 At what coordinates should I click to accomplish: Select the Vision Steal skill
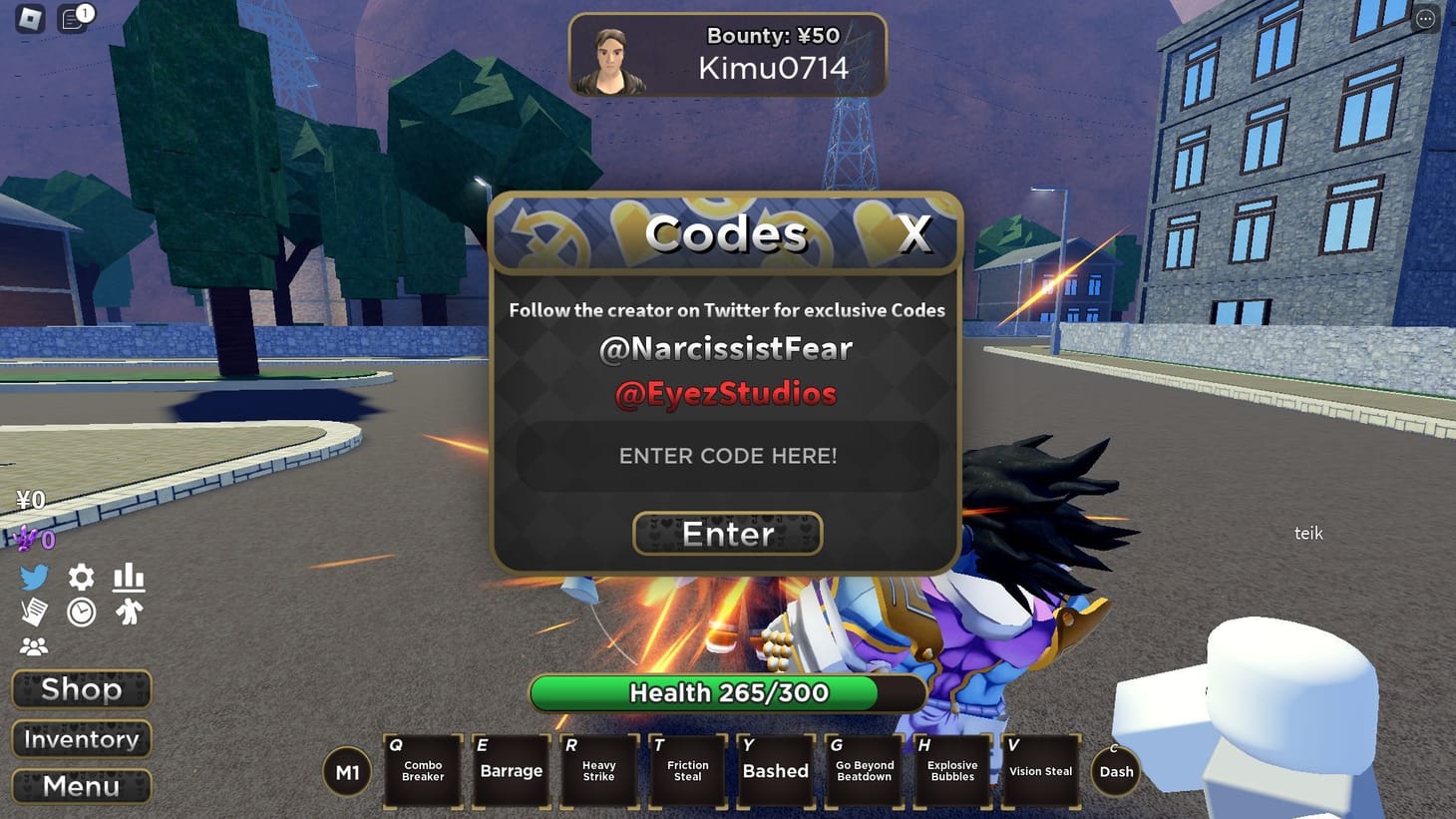tap(1040, 770)
